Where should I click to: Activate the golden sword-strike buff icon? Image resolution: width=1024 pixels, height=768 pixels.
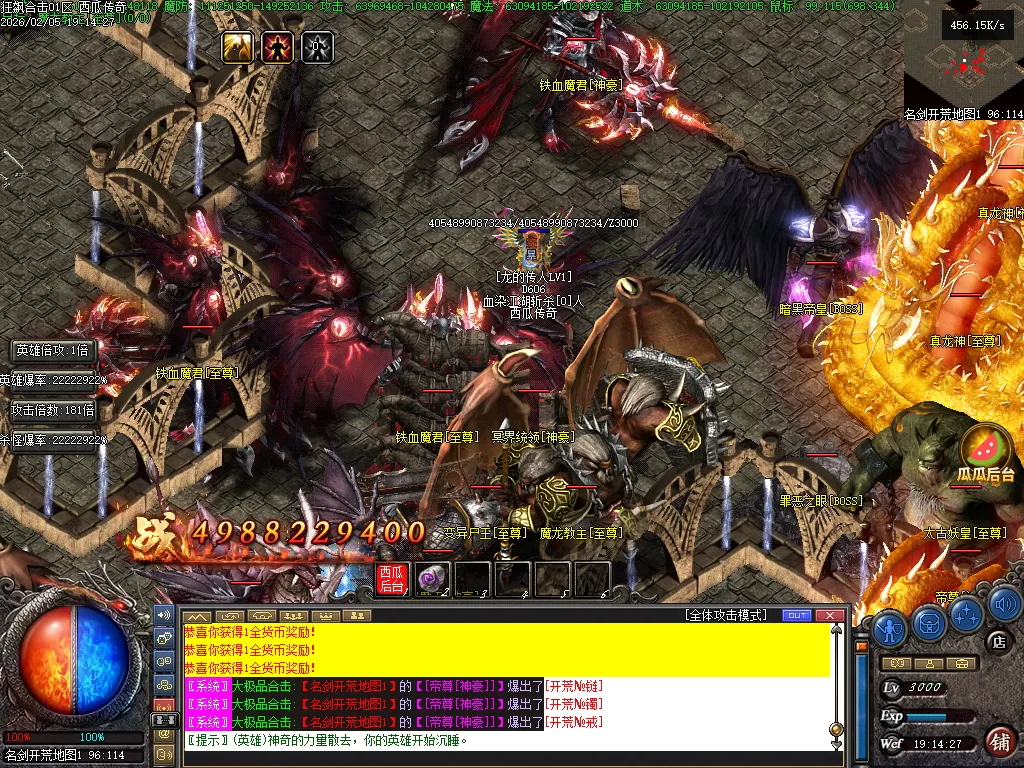(x=237, y=47)
